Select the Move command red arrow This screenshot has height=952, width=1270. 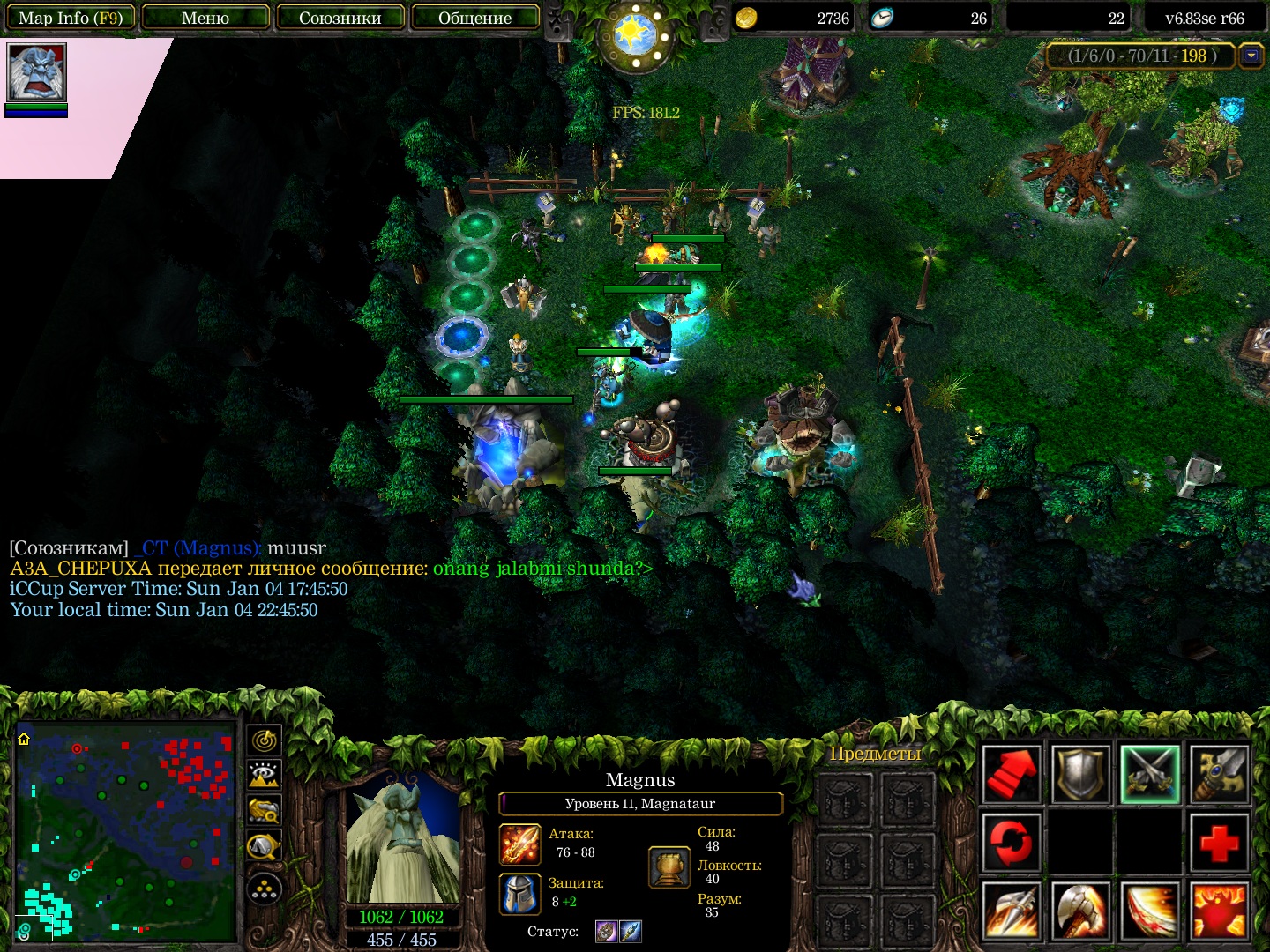[x=1011, y=774]
